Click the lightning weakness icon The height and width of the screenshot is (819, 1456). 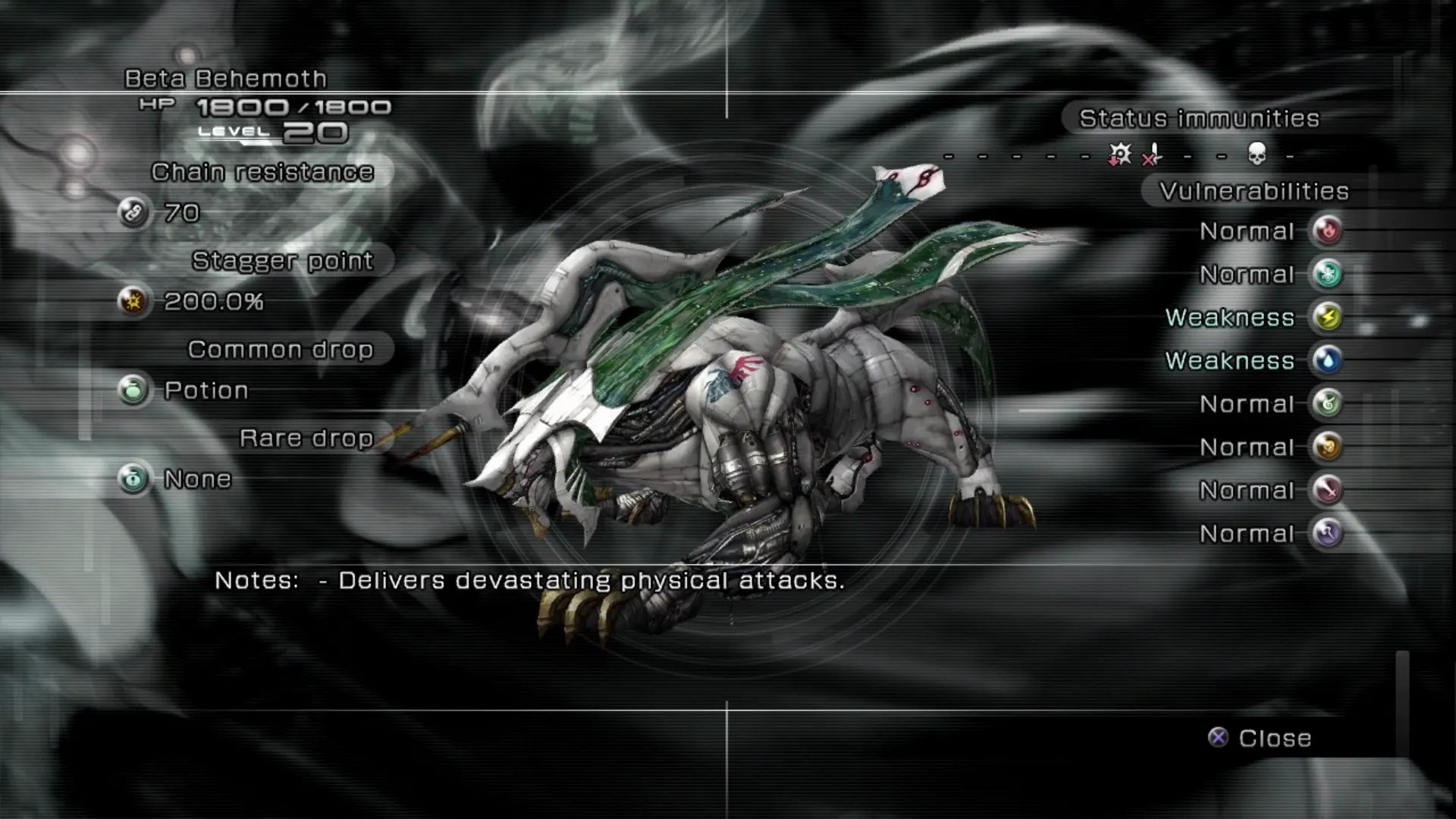[1328, 317]
